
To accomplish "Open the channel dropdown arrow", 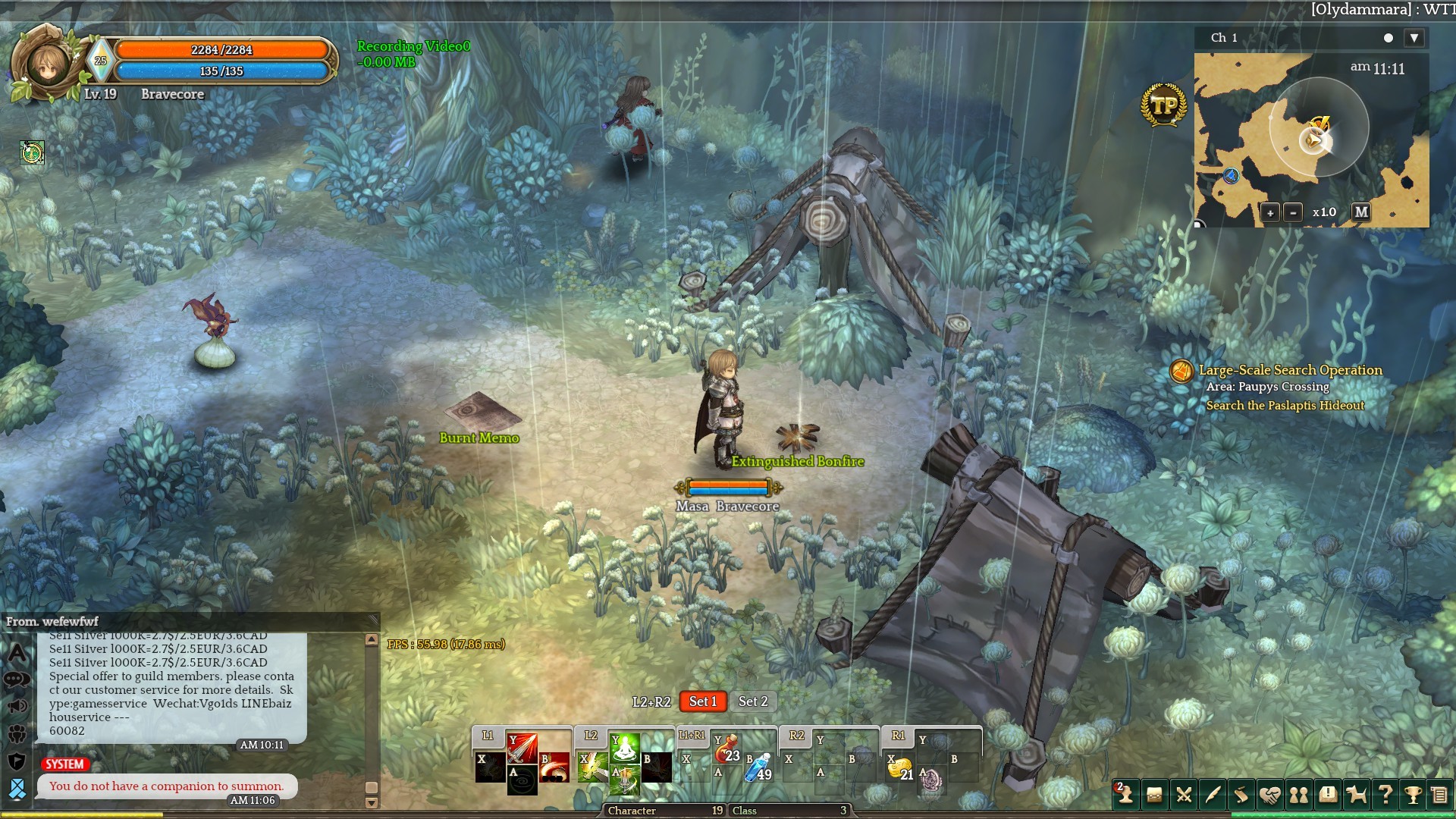I will click(x=1414, y=38).
